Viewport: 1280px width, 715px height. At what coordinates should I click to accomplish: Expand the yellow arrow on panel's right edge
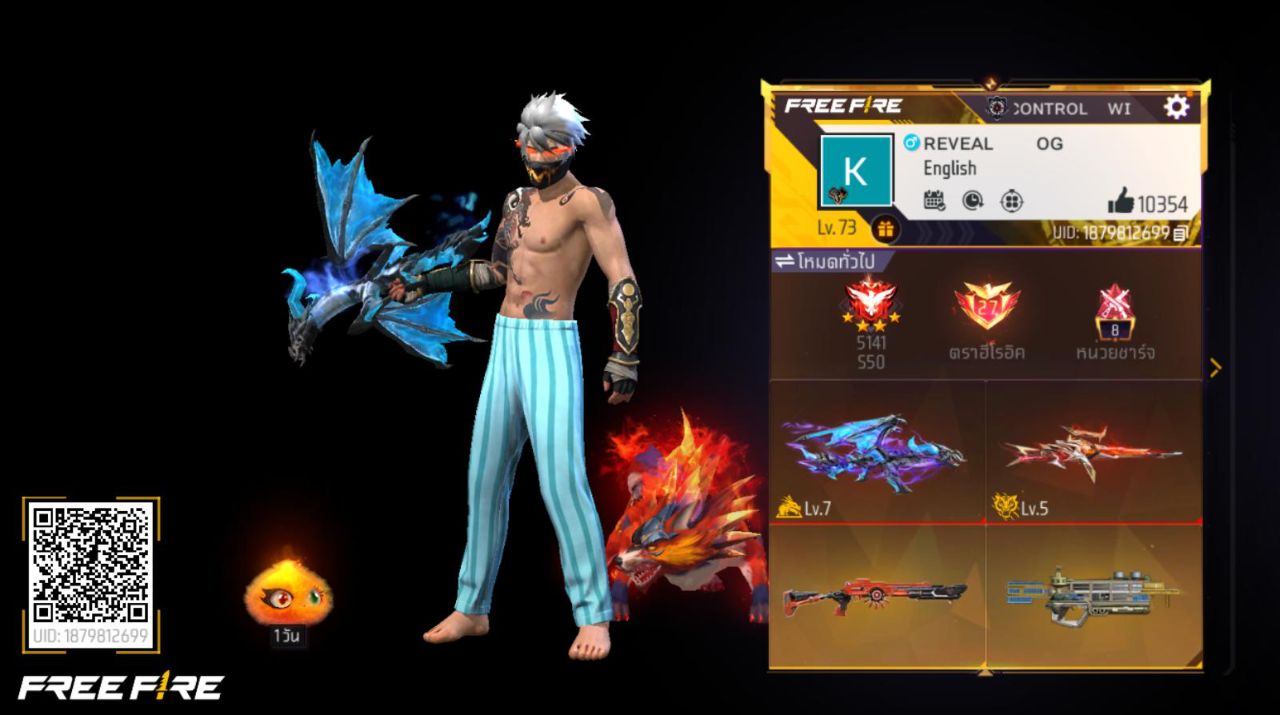1215,368
